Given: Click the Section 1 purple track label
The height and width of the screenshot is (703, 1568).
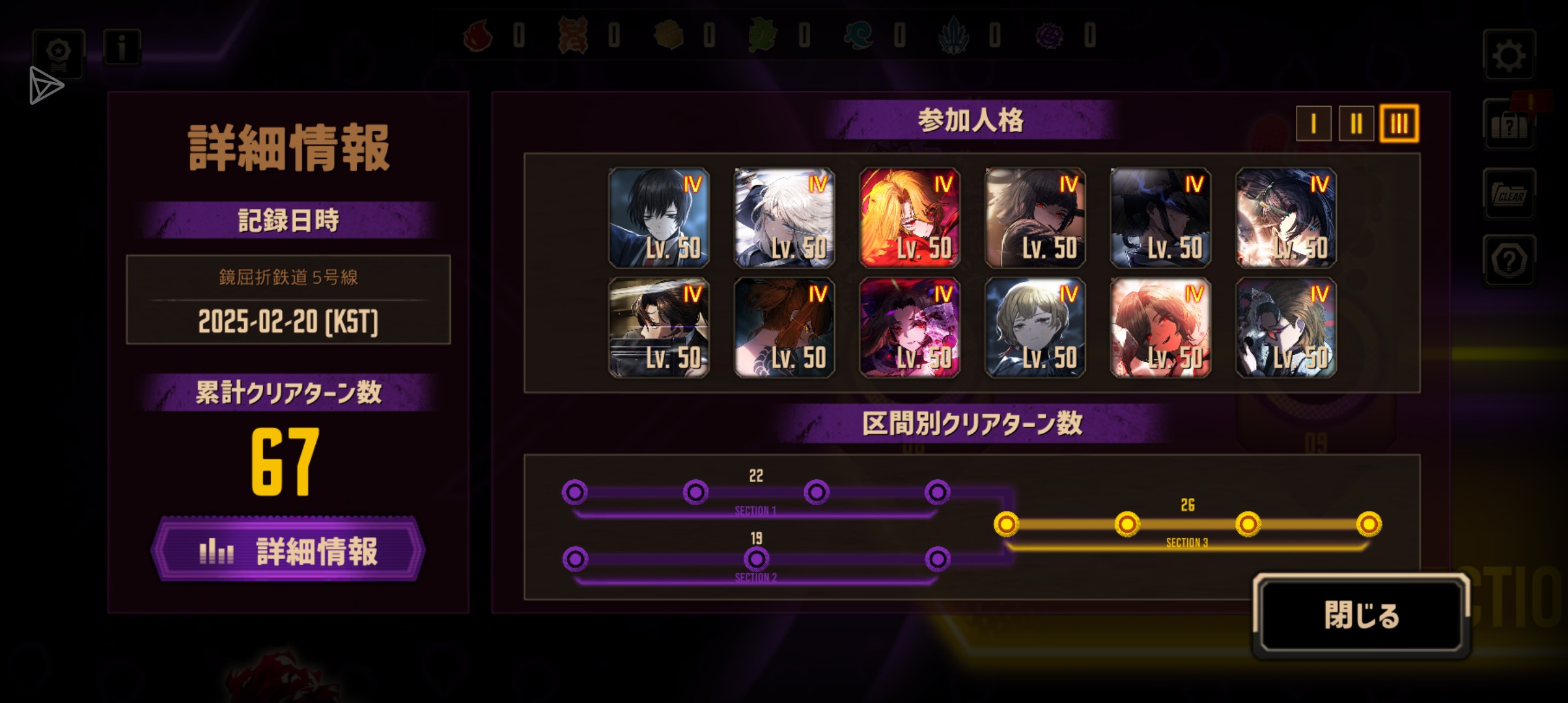Looking at the screenshot, I should coord(755,510).
